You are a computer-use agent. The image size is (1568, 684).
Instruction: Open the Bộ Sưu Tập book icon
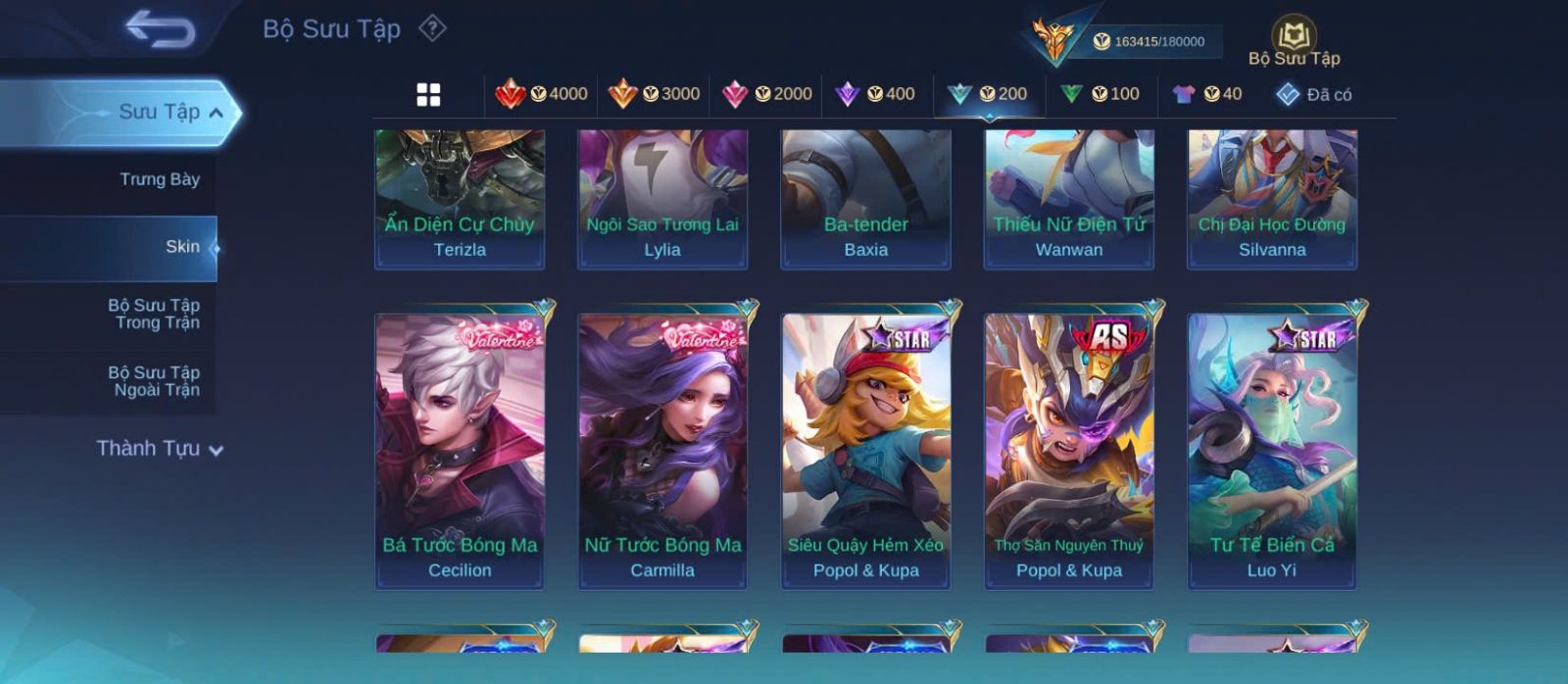click(1294, 38)
